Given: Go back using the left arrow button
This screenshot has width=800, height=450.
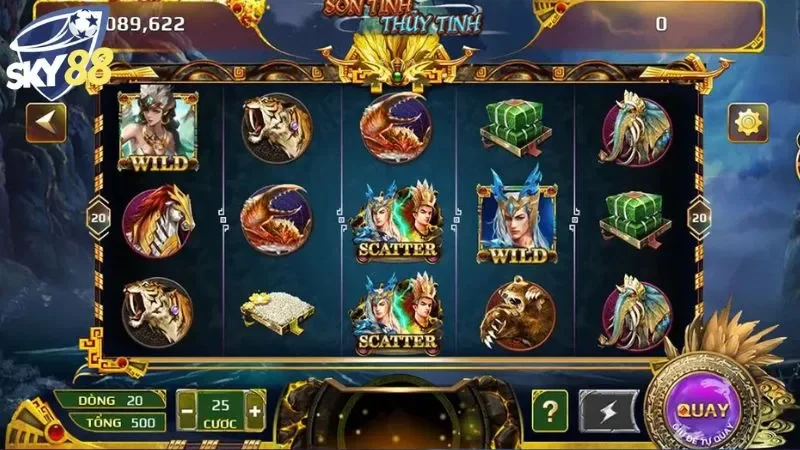Looking at the screenshot, I should point(46,124).
